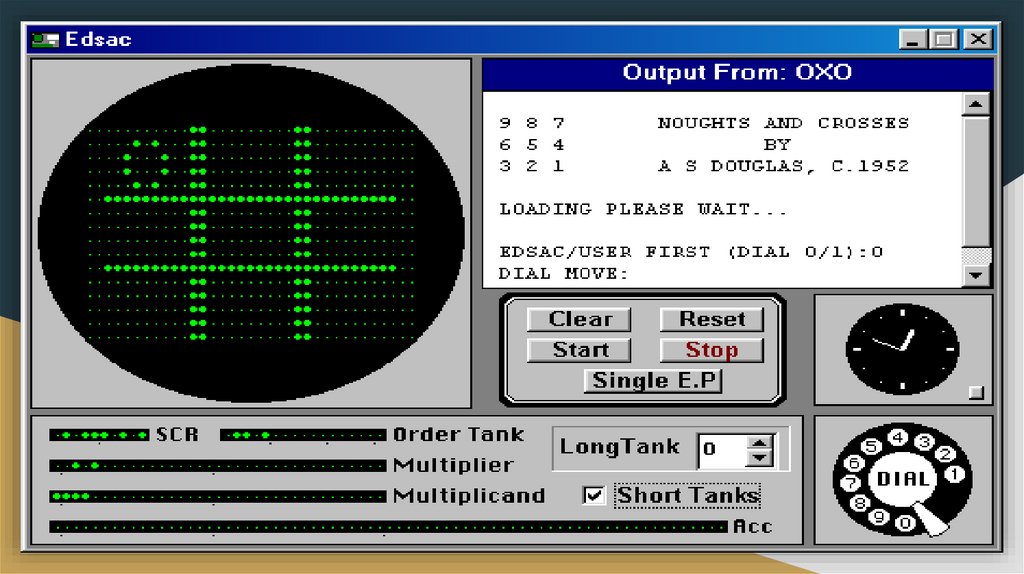Dial number 5 on the rotary dial
Viewport: 1024px width, 574px height.
(872, 446)
